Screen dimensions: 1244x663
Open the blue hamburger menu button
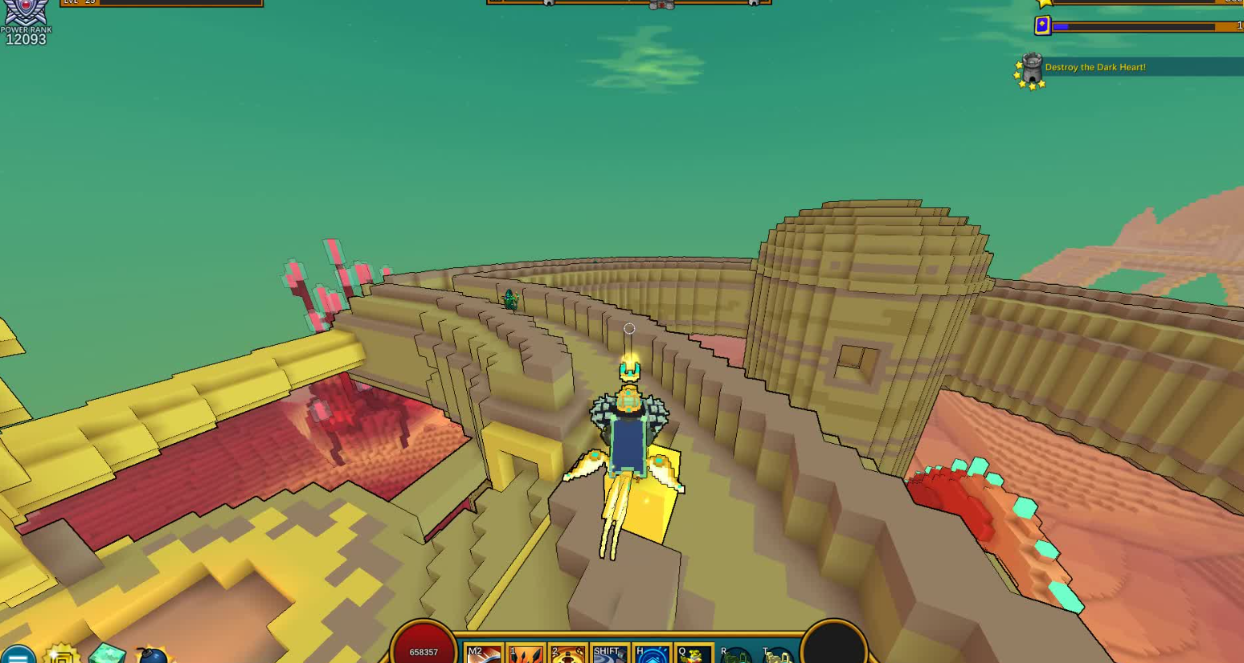pyautogui.click(x=17, y=655)
